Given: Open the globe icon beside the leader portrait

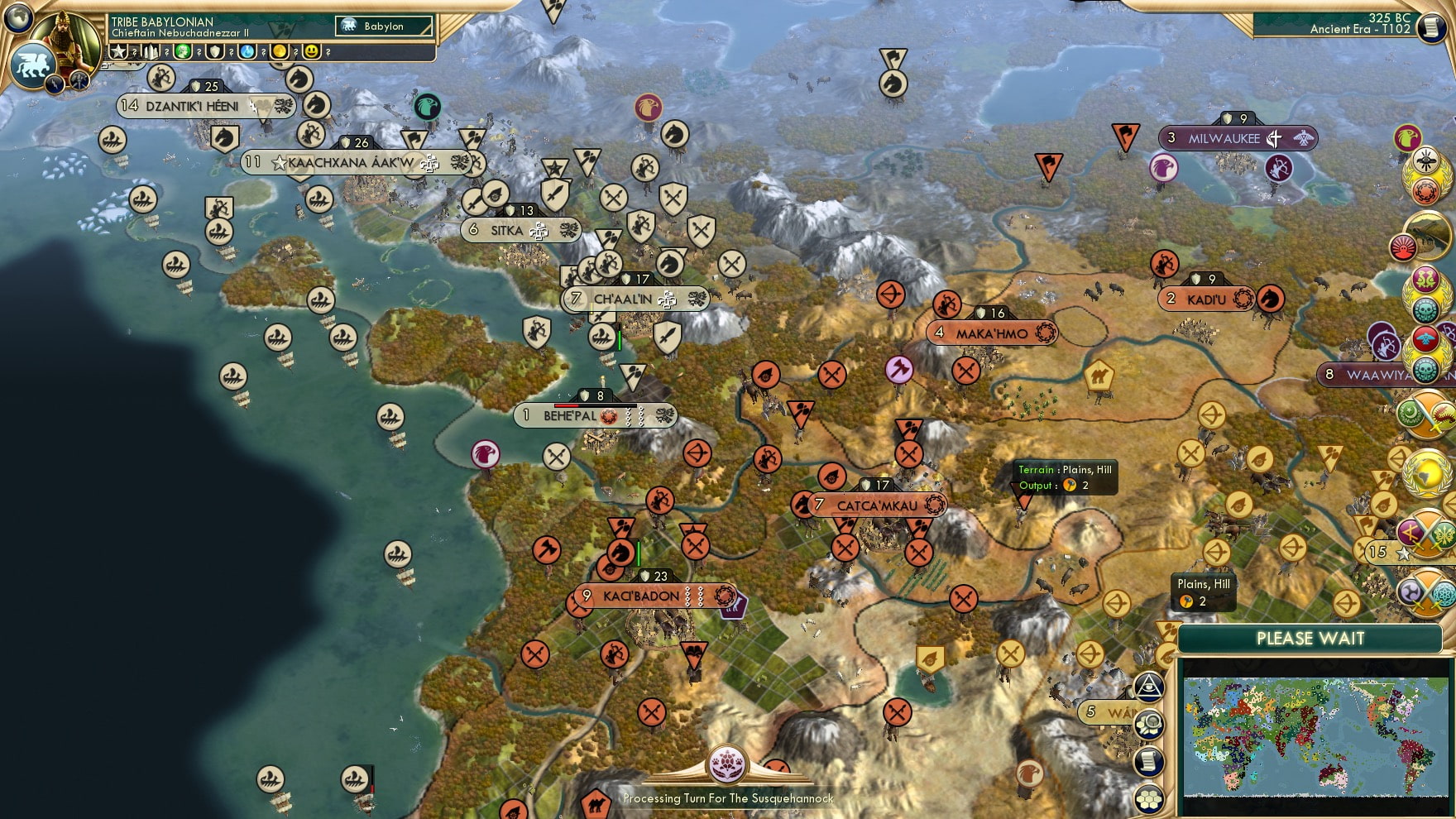Looking at the screenshot, I should click(x=17, y=17).
